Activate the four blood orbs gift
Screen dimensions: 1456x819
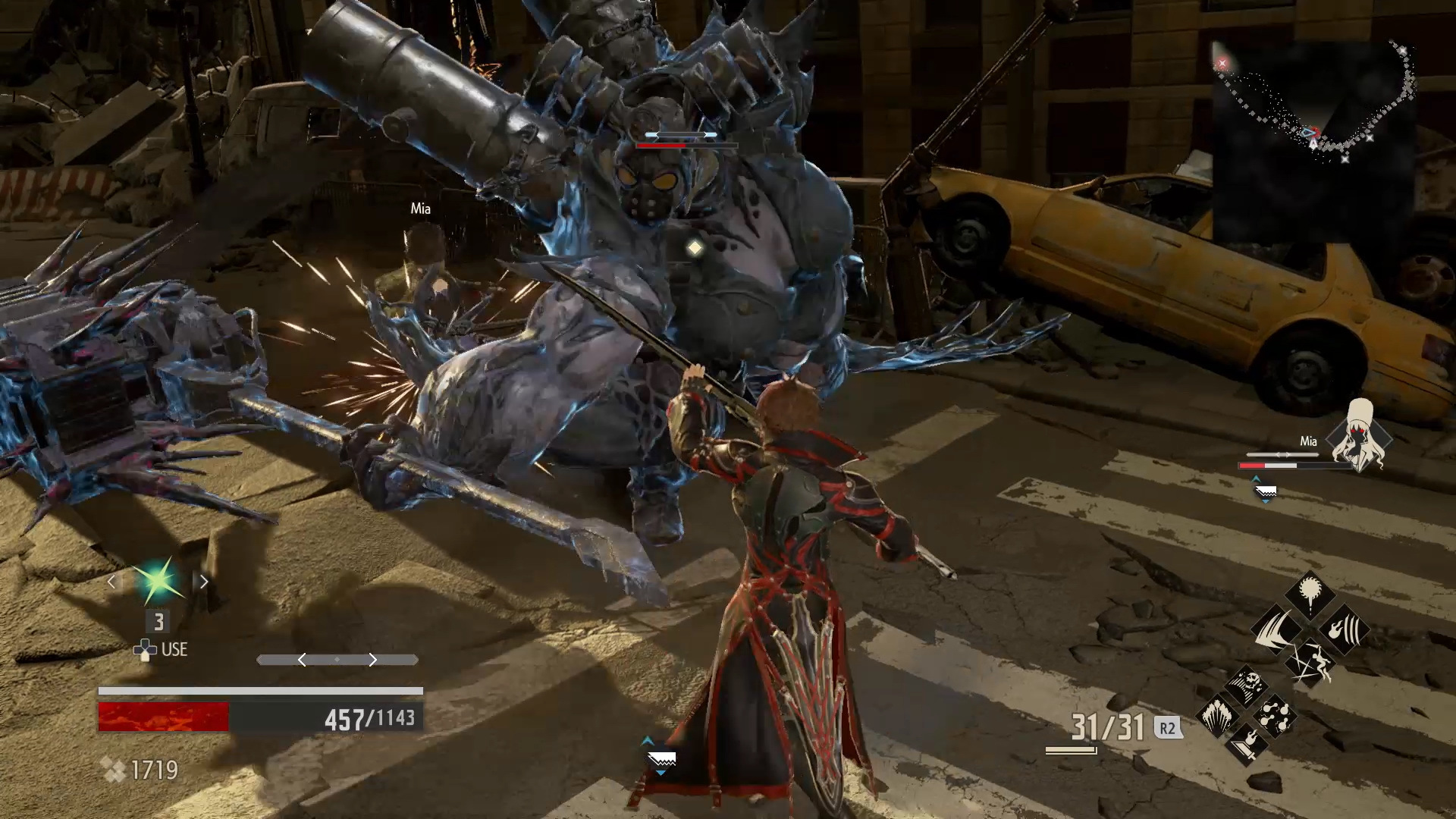1275,715
